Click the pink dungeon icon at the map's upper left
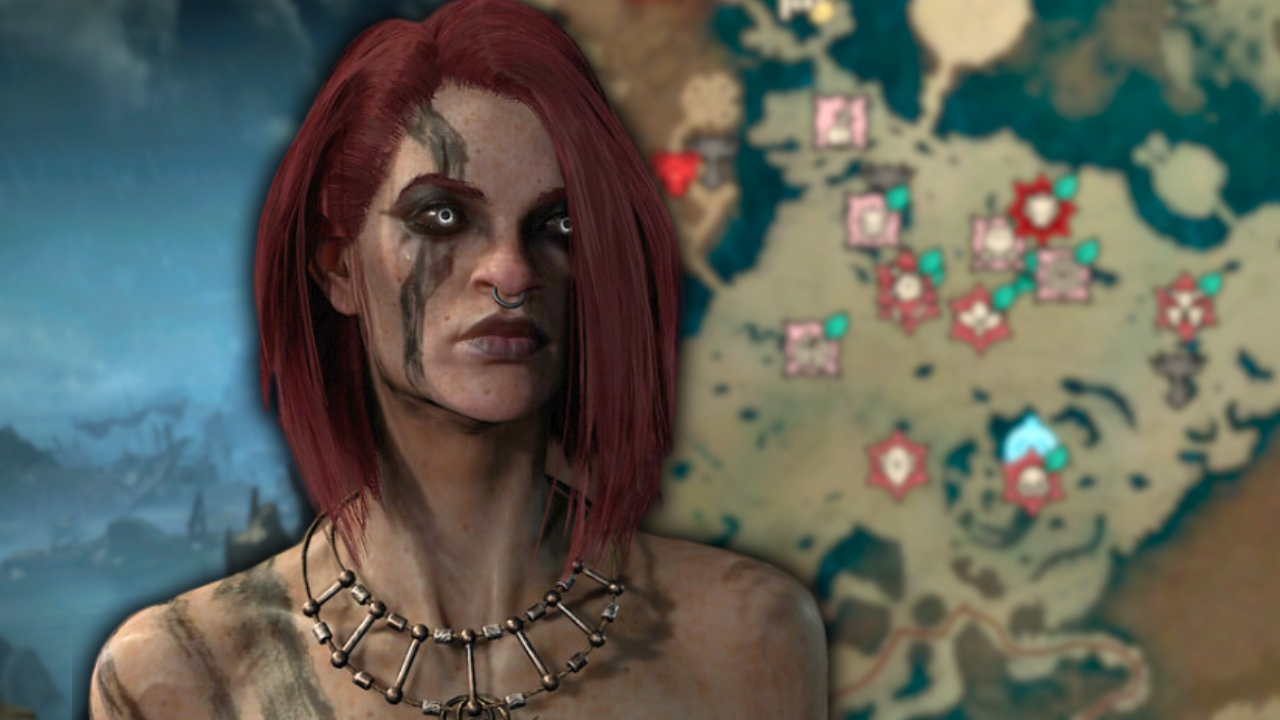Screen dimensions: 1280x720 (840, 120)
